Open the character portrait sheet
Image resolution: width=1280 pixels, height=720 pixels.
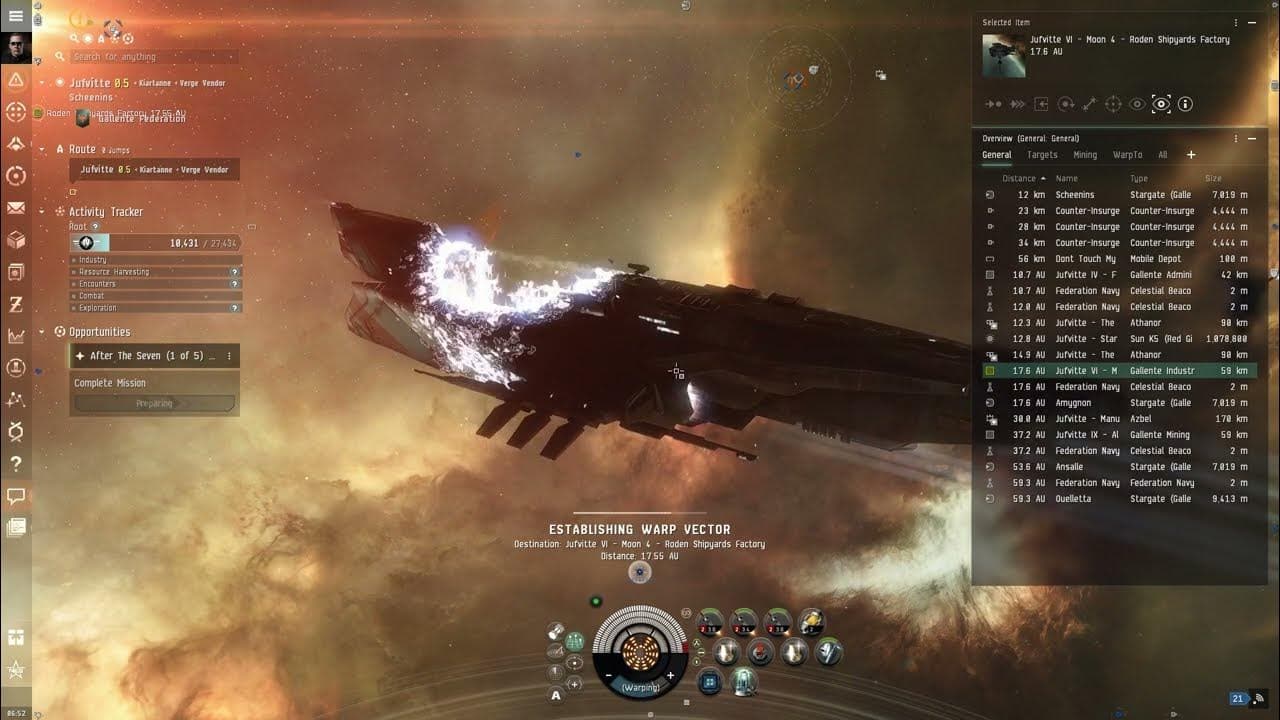click(x=16, y=47)
